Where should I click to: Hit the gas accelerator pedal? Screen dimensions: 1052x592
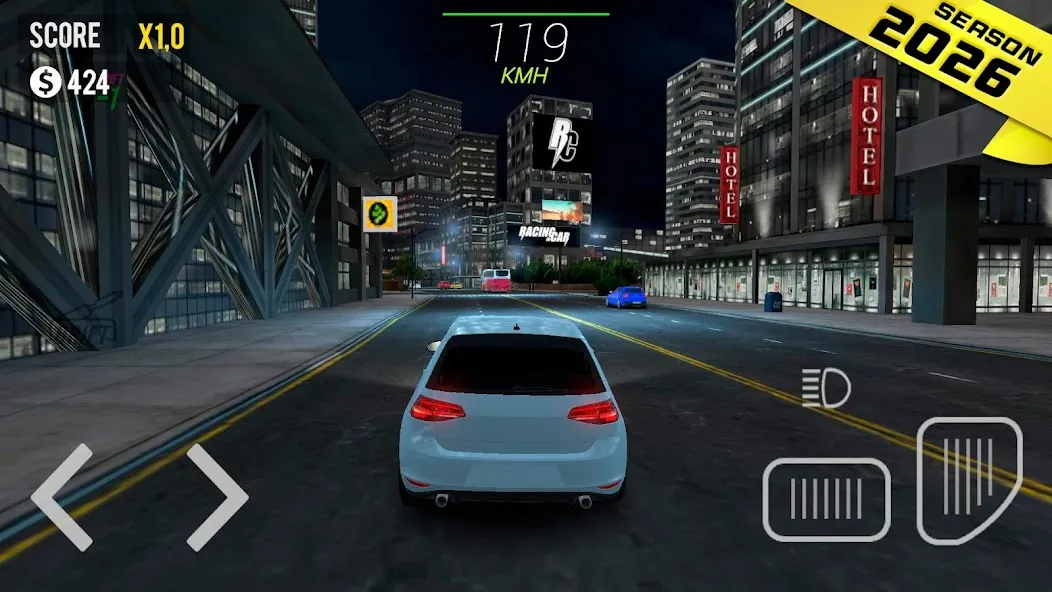tap(968, 480)
